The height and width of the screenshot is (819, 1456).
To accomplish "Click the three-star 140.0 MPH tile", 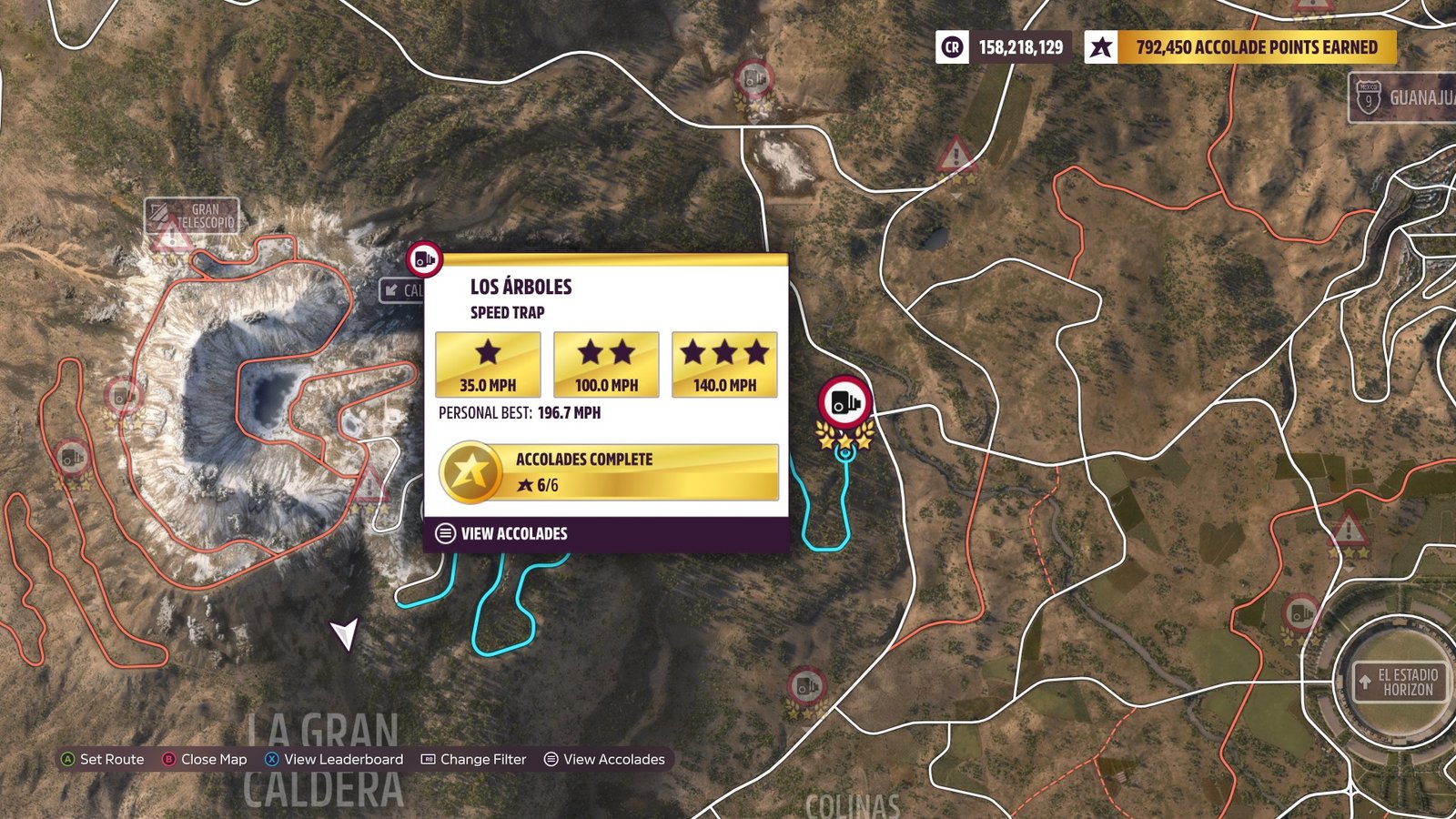I will click(x=724, y=364).
